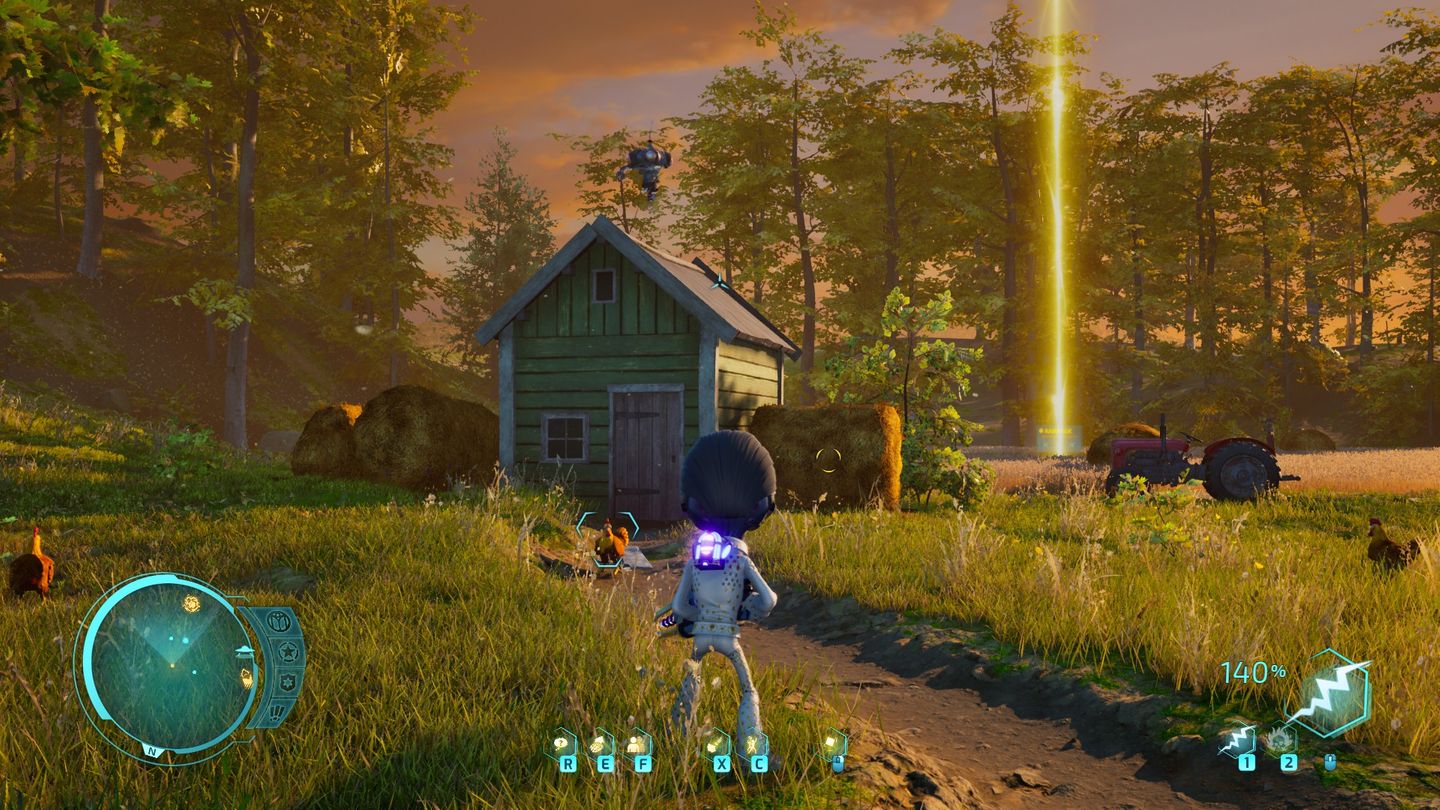Click the topmost alert level icon beside radar
The image size is (1440, 810).
coord(280,621)
